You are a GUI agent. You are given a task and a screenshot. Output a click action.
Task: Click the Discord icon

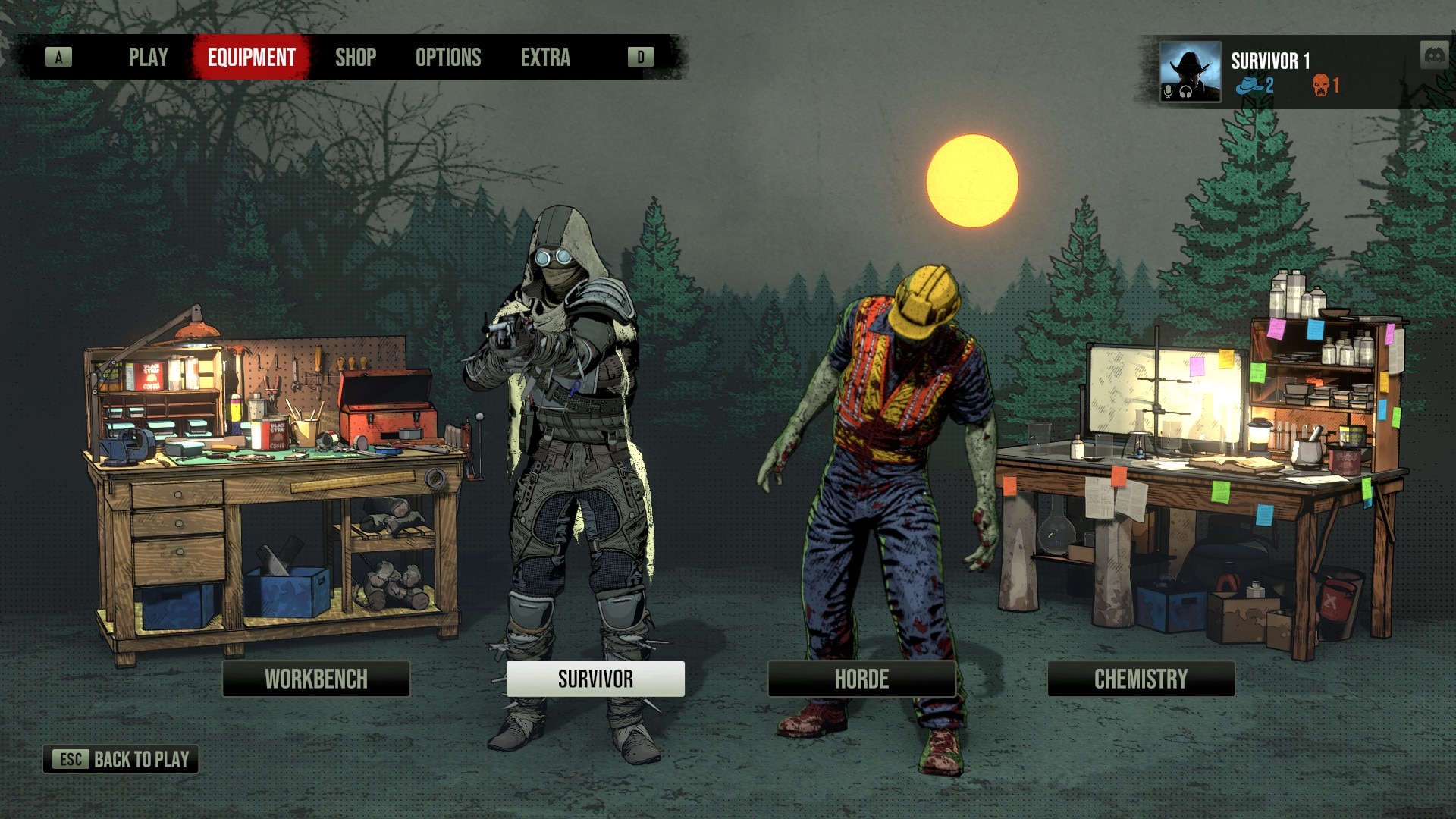coord(1433,55)
